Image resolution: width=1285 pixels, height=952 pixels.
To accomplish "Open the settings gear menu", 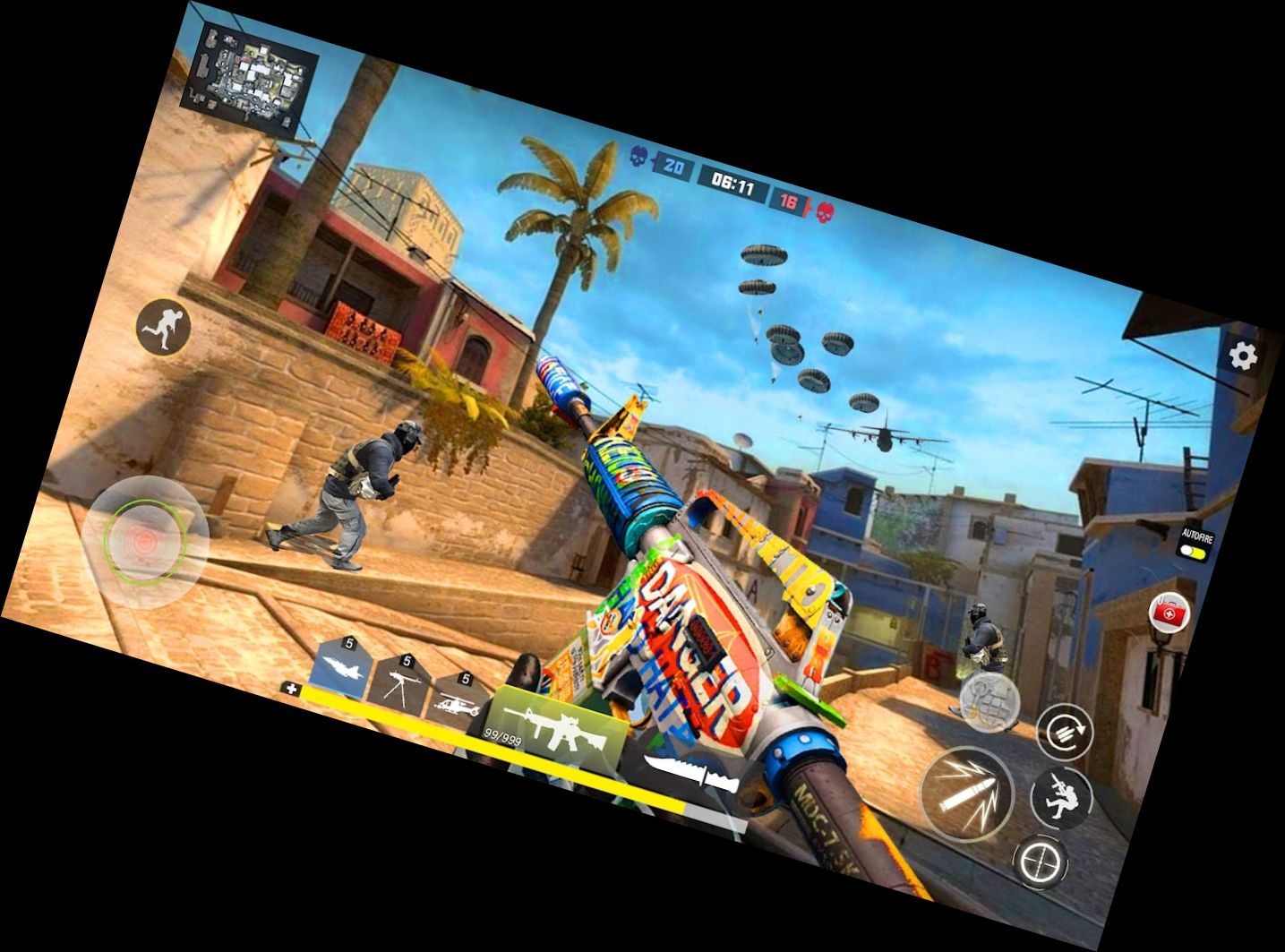I will (1242, 356).
